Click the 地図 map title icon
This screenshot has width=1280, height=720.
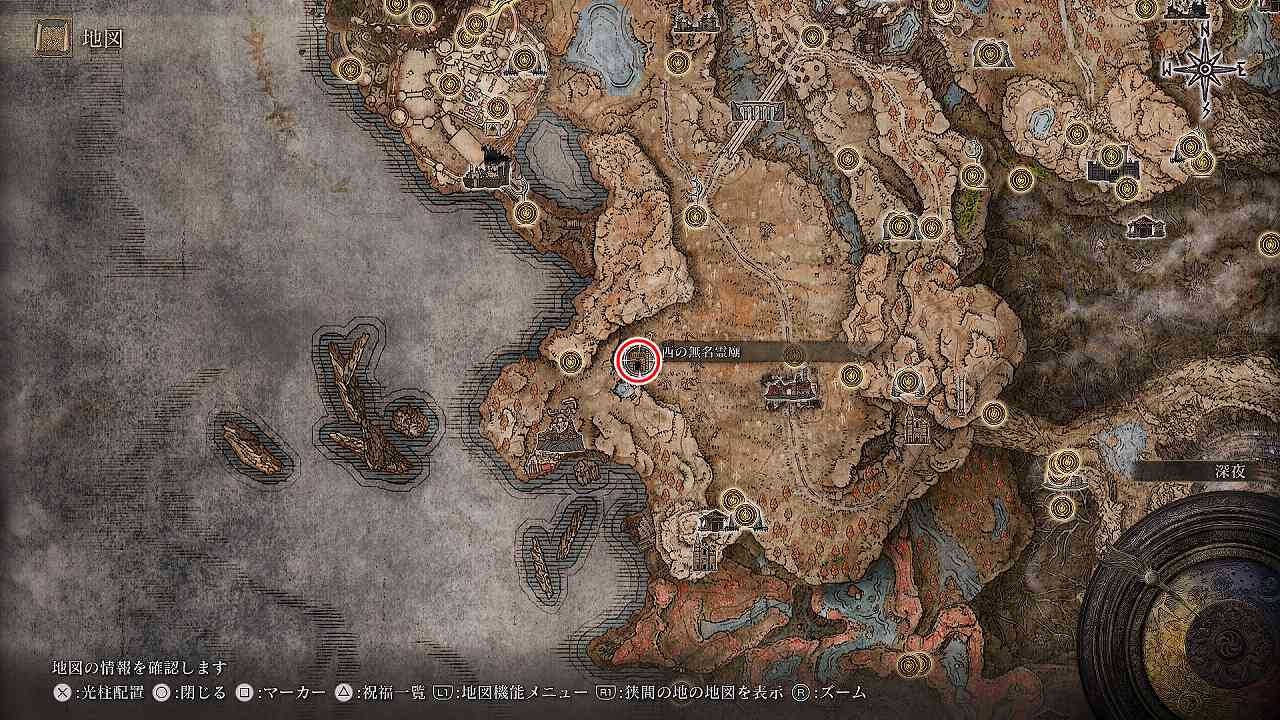coord(53,39)
